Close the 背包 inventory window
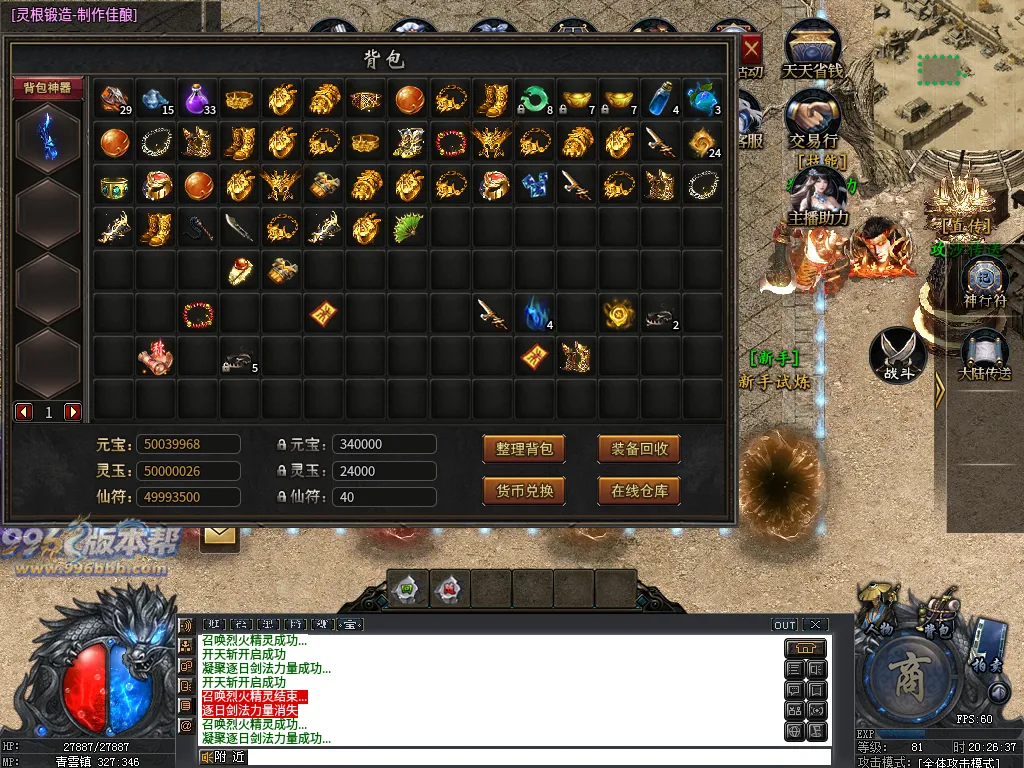 click(750, 48)
